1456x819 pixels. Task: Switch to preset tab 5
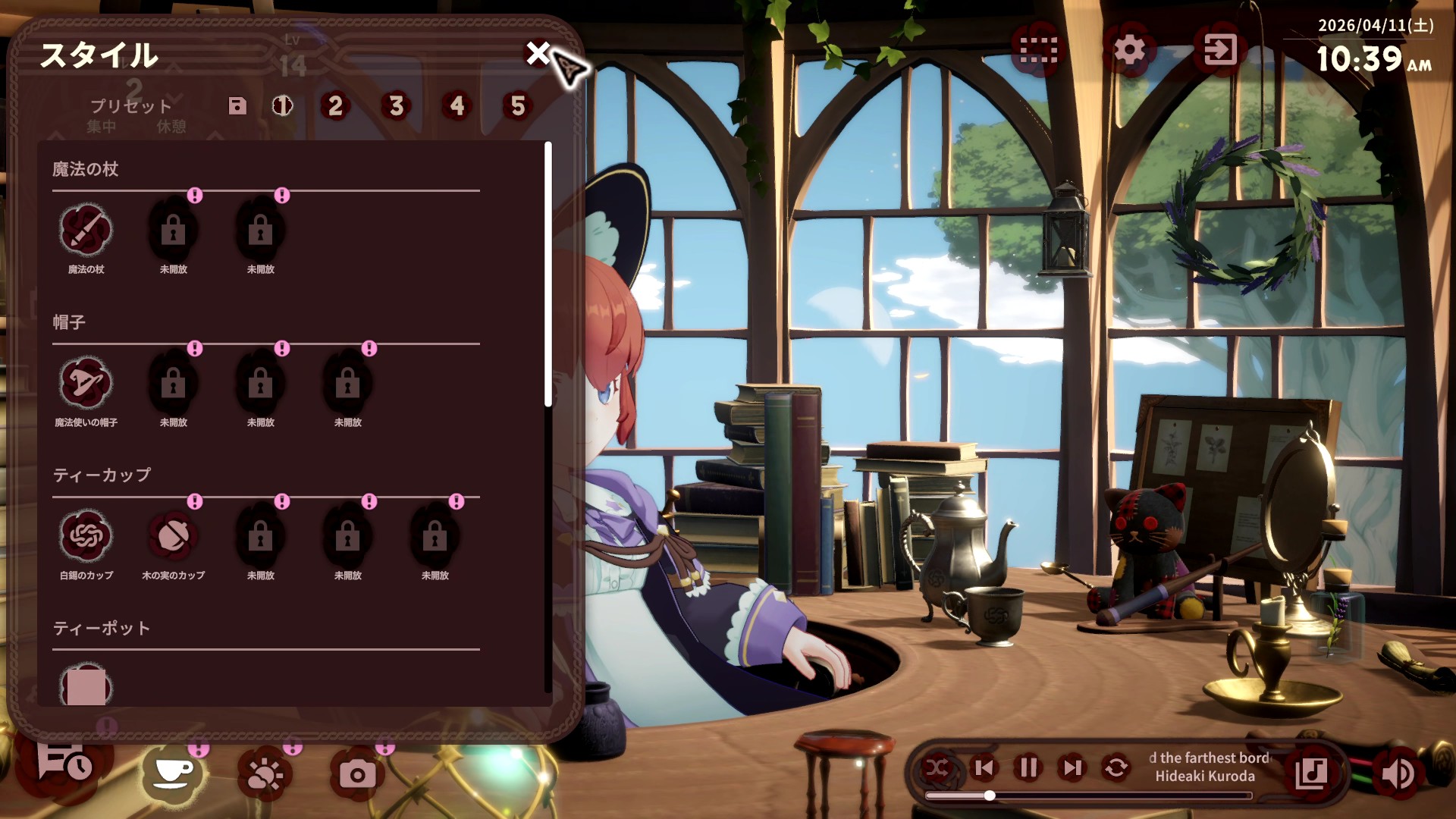pos(516,106)
